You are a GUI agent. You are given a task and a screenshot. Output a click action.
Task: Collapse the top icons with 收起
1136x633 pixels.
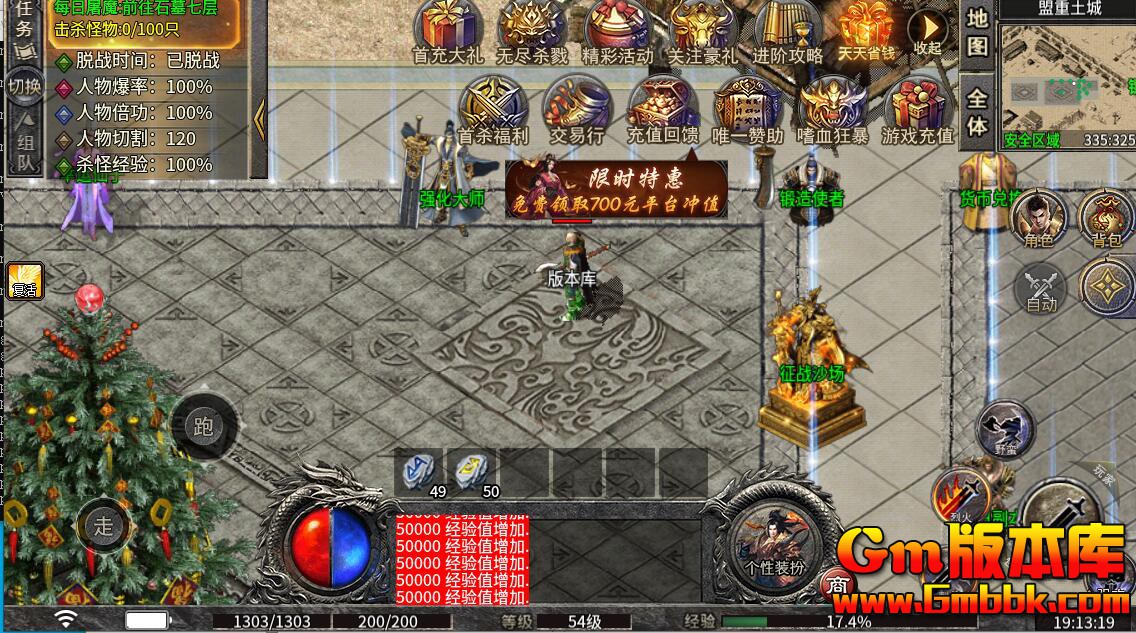coord(929,30)
